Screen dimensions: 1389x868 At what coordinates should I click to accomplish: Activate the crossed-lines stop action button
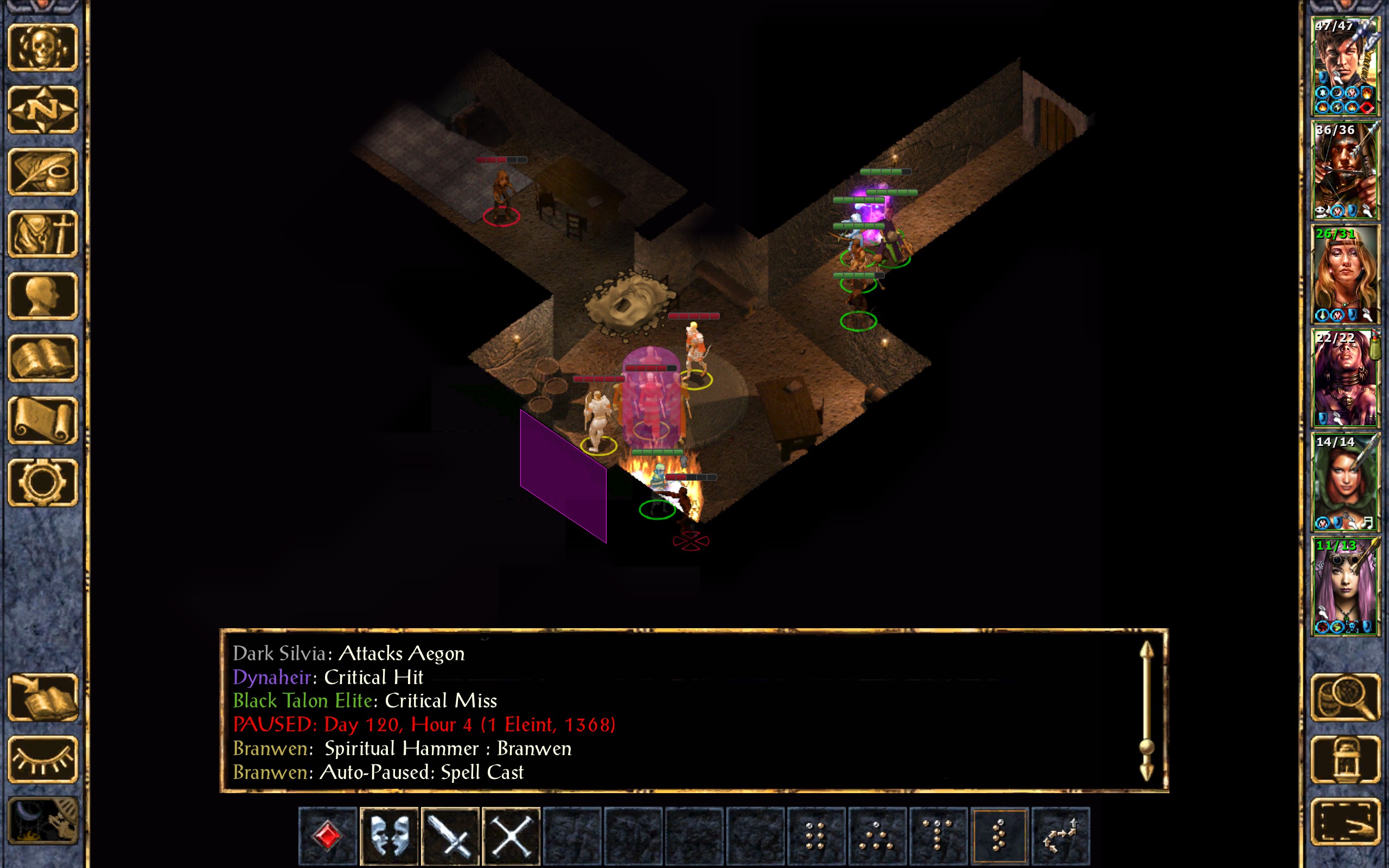pyautogui.click(x=511, y=835)
